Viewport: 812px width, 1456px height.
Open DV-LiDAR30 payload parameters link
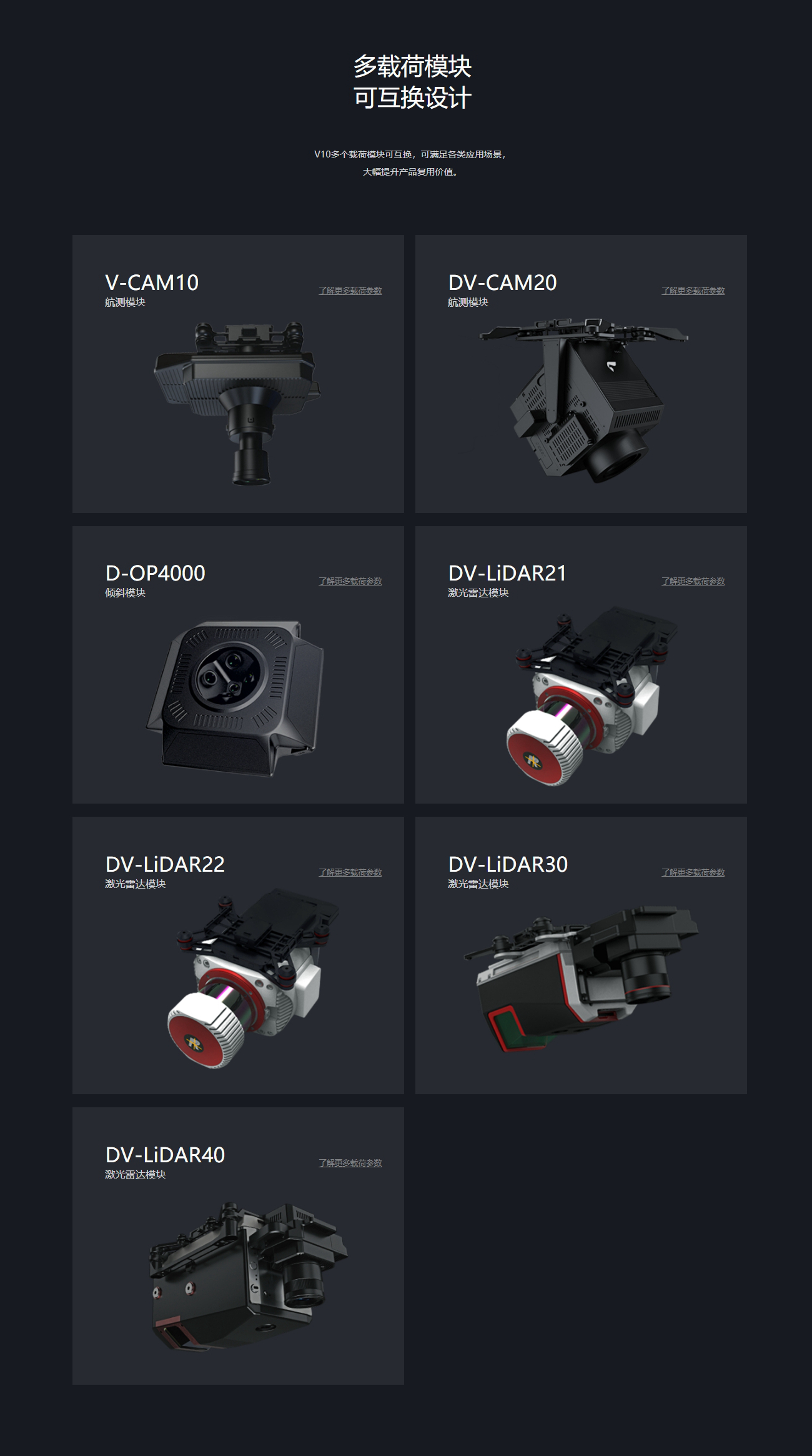pos(693,872)
